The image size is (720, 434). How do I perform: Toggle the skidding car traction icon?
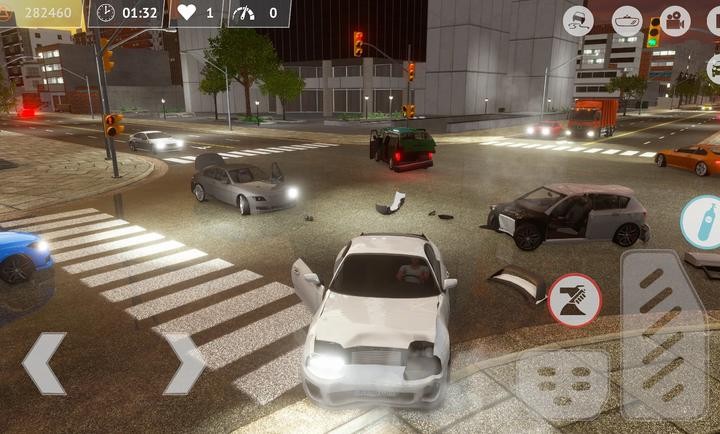(578, 20)
